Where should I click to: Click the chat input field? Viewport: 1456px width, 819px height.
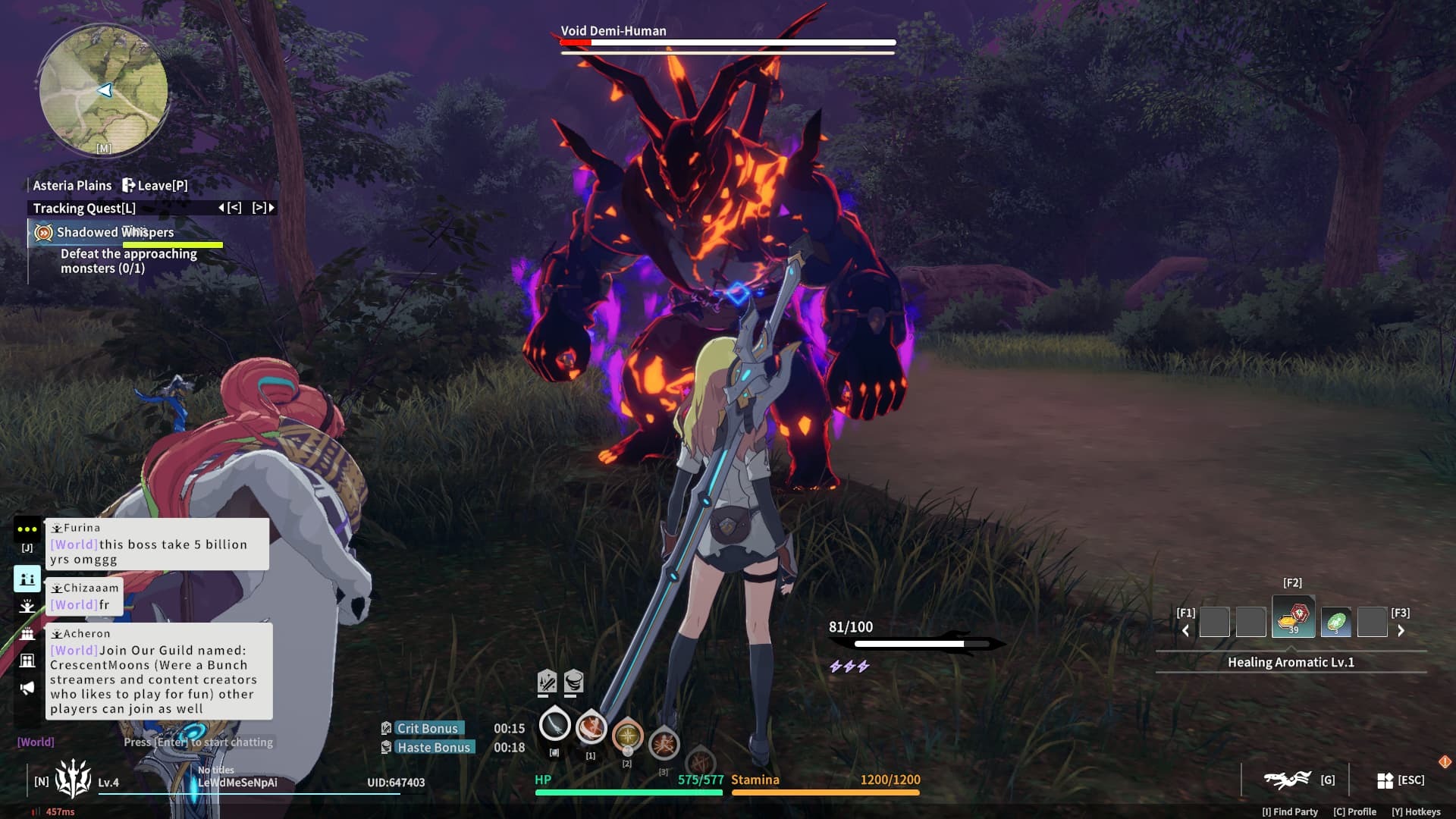tap(197, 742)
